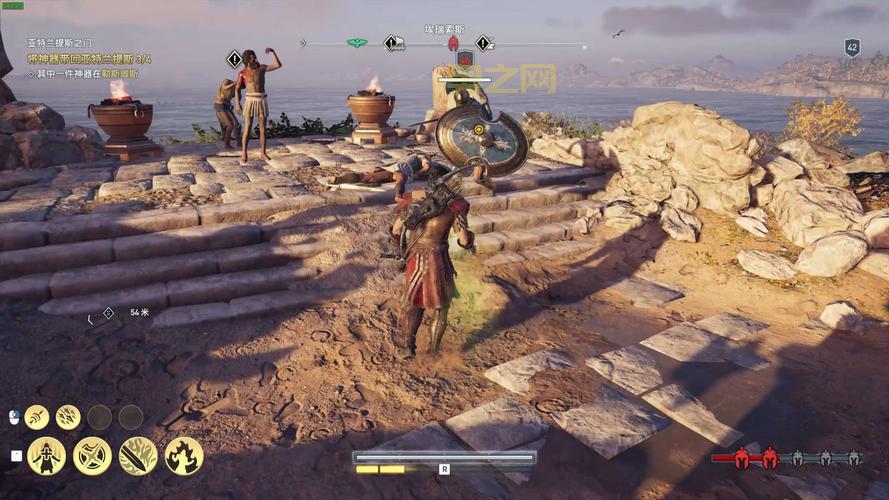Select the 54-meter distance waypoint marker
Screen dimensions: 889x500
click(108, 313)
